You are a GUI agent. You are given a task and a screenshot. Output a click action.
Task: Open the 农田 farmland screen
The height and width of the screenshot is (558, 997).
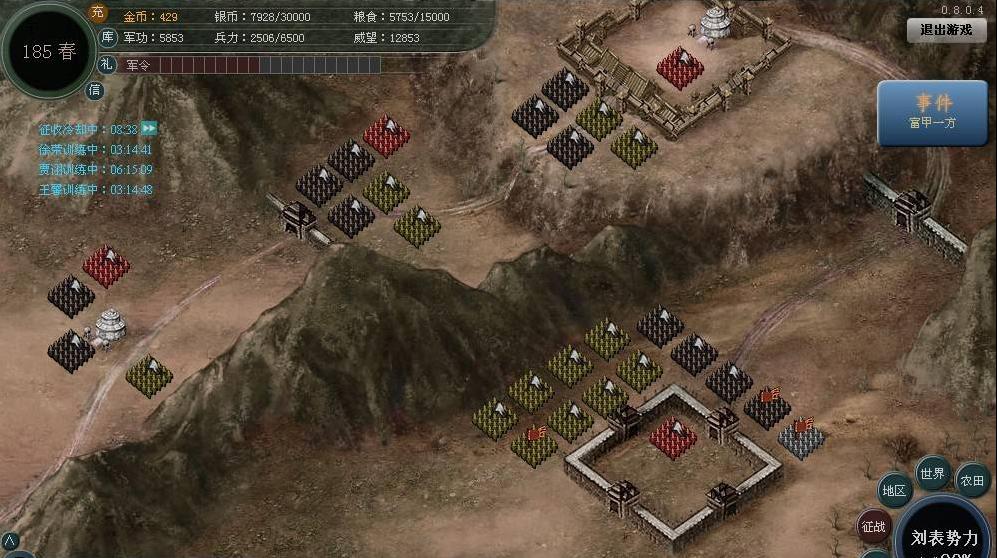point(972,480)
